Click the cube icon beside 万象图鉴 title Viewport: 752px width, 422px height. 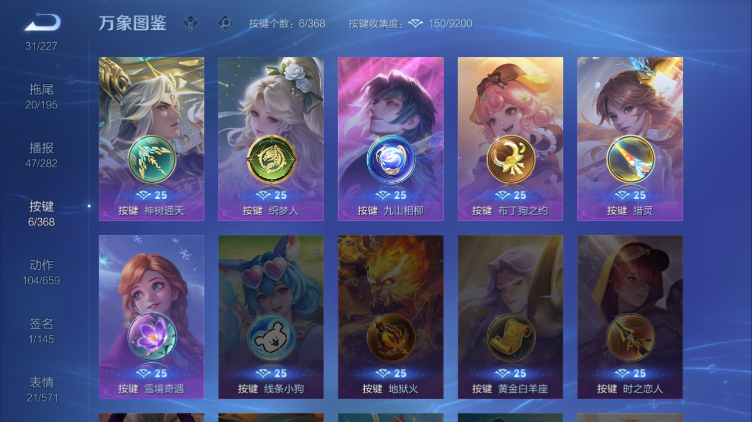tap(190, 22)
